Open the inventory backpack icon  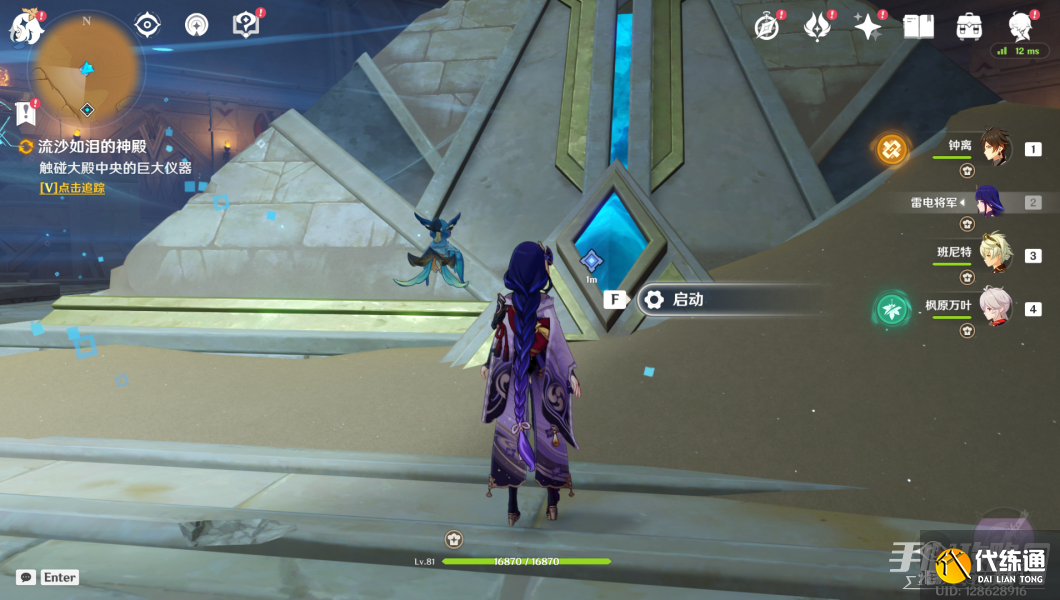pos(968,27)
